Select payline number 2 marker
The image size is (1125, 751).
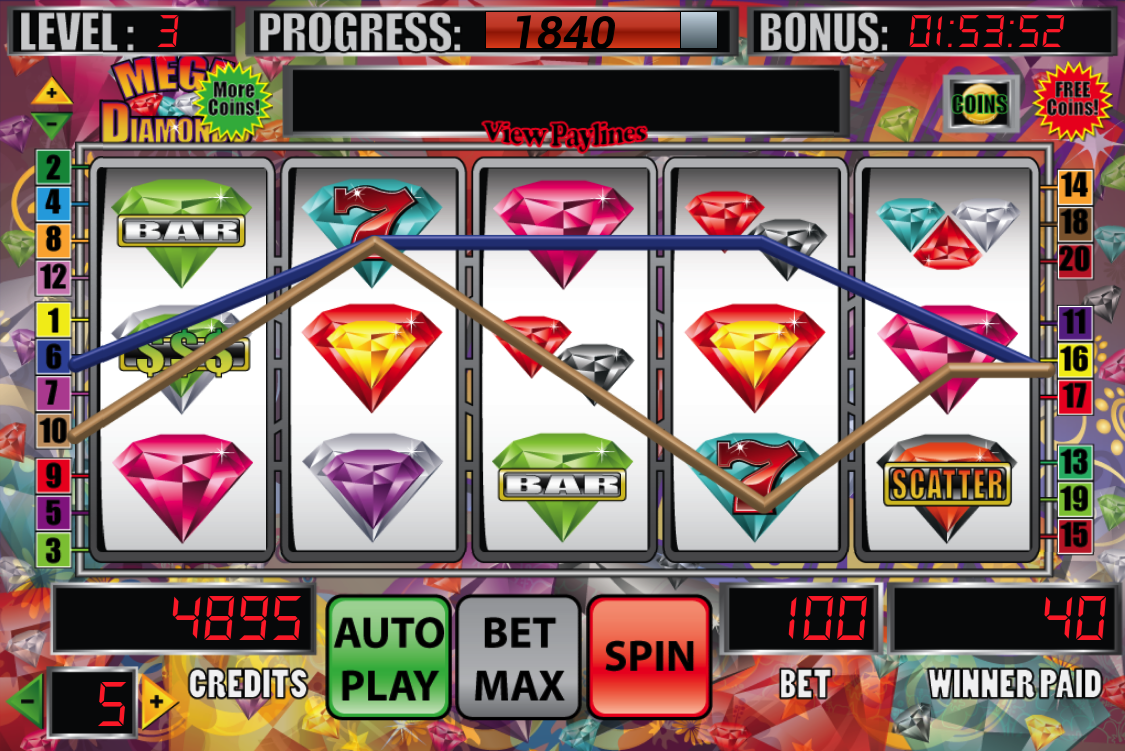[52, 166]
